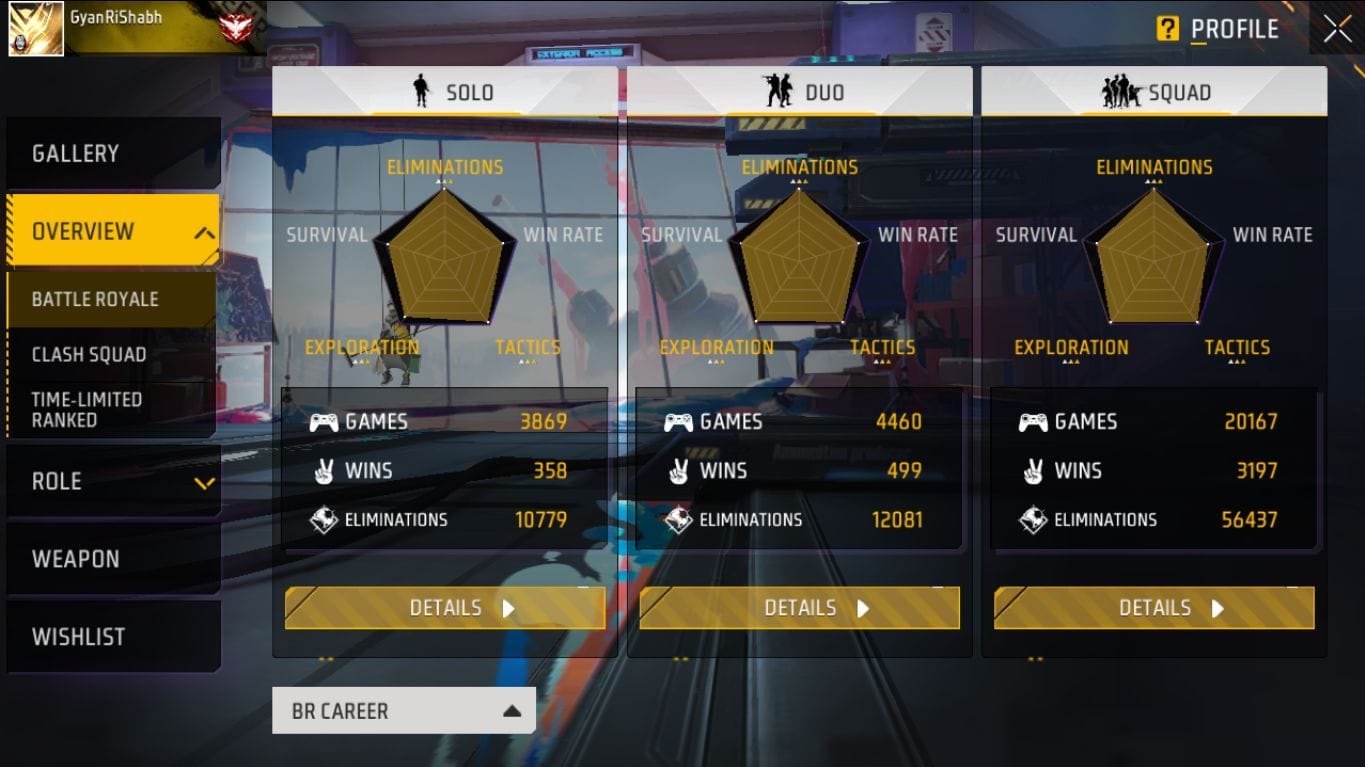Click the victory-hand icon beside Squad wins

point(1035,471)
